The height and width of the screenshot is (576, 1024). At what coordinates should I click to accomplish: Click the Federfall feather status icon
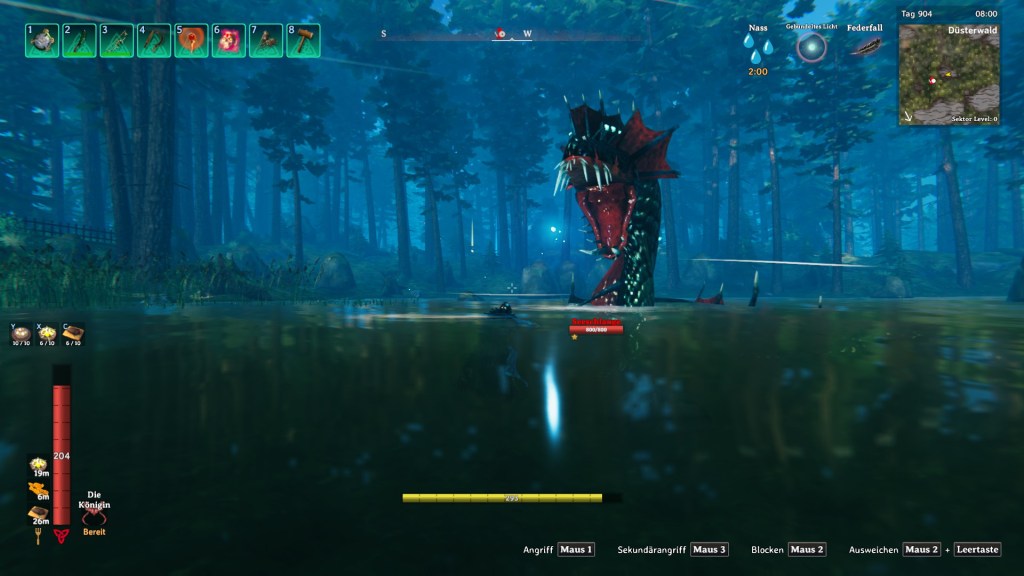864,47
